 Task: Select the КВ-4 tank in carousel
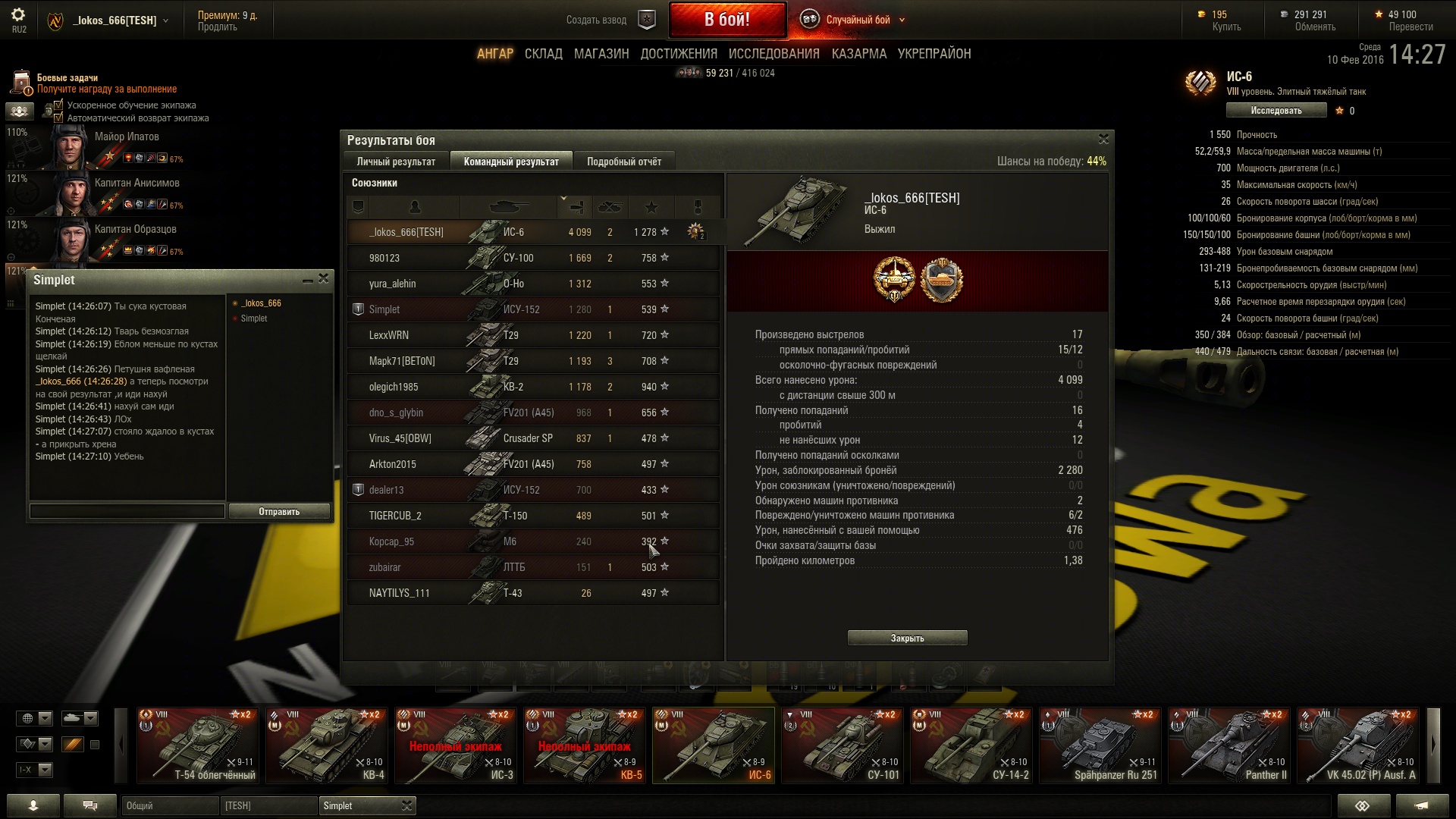pos(327,745)
